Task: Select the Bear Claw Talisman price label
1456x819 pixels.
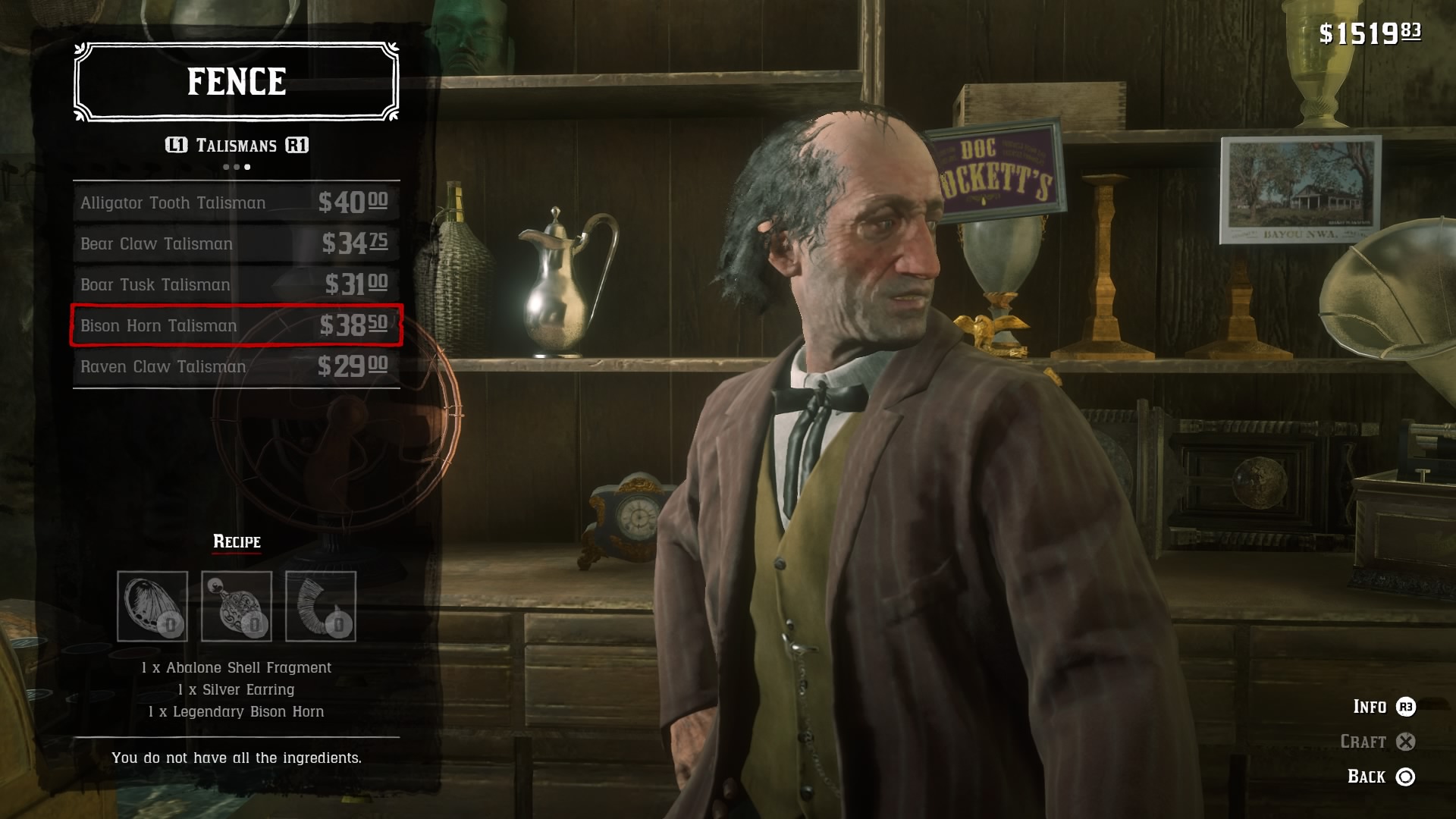Action: 355,243
